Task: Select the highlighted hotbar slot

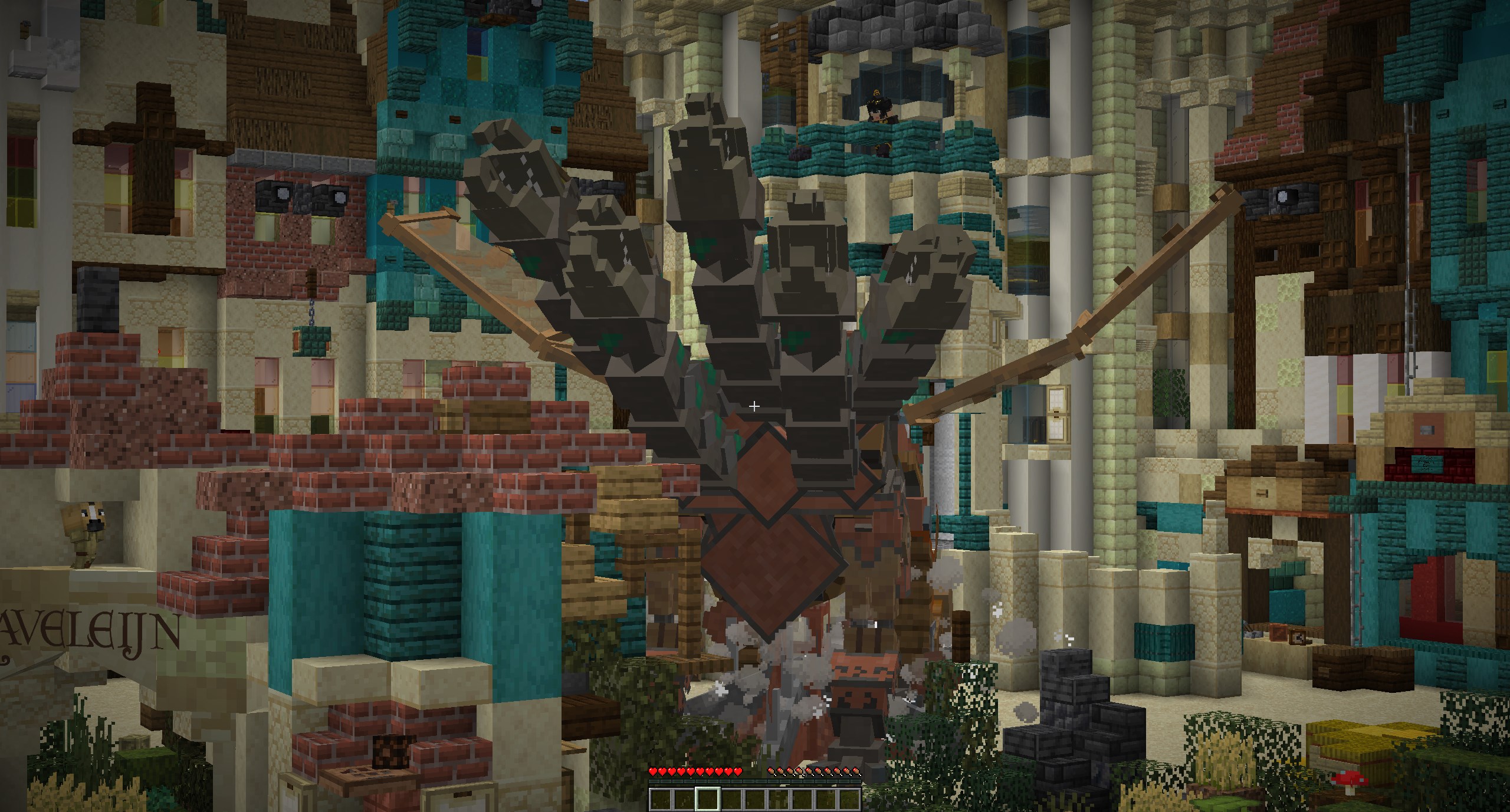Action: click(707, 798)
